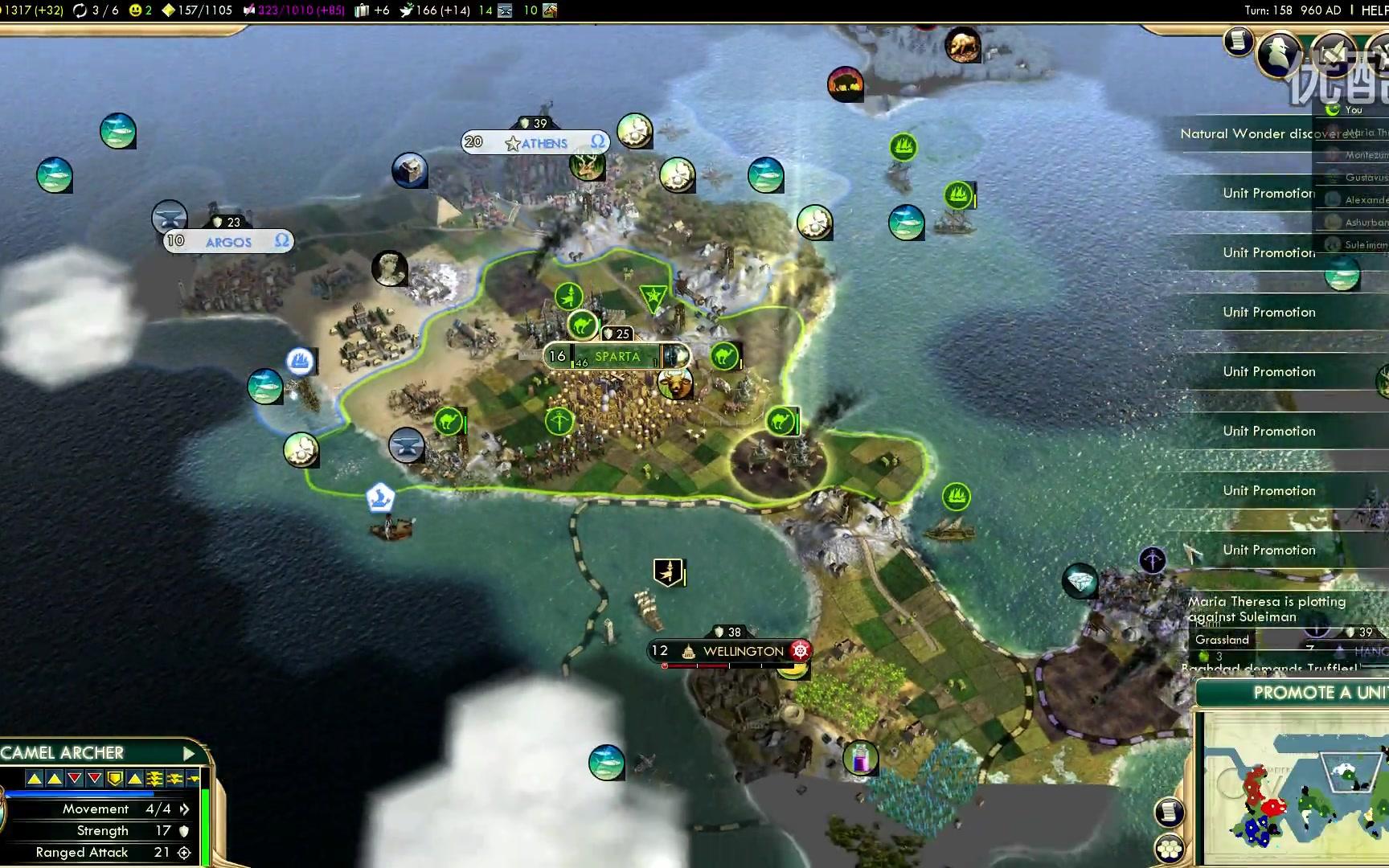Click the PROMOTE A UNIT button

[x=1318, y=693]
